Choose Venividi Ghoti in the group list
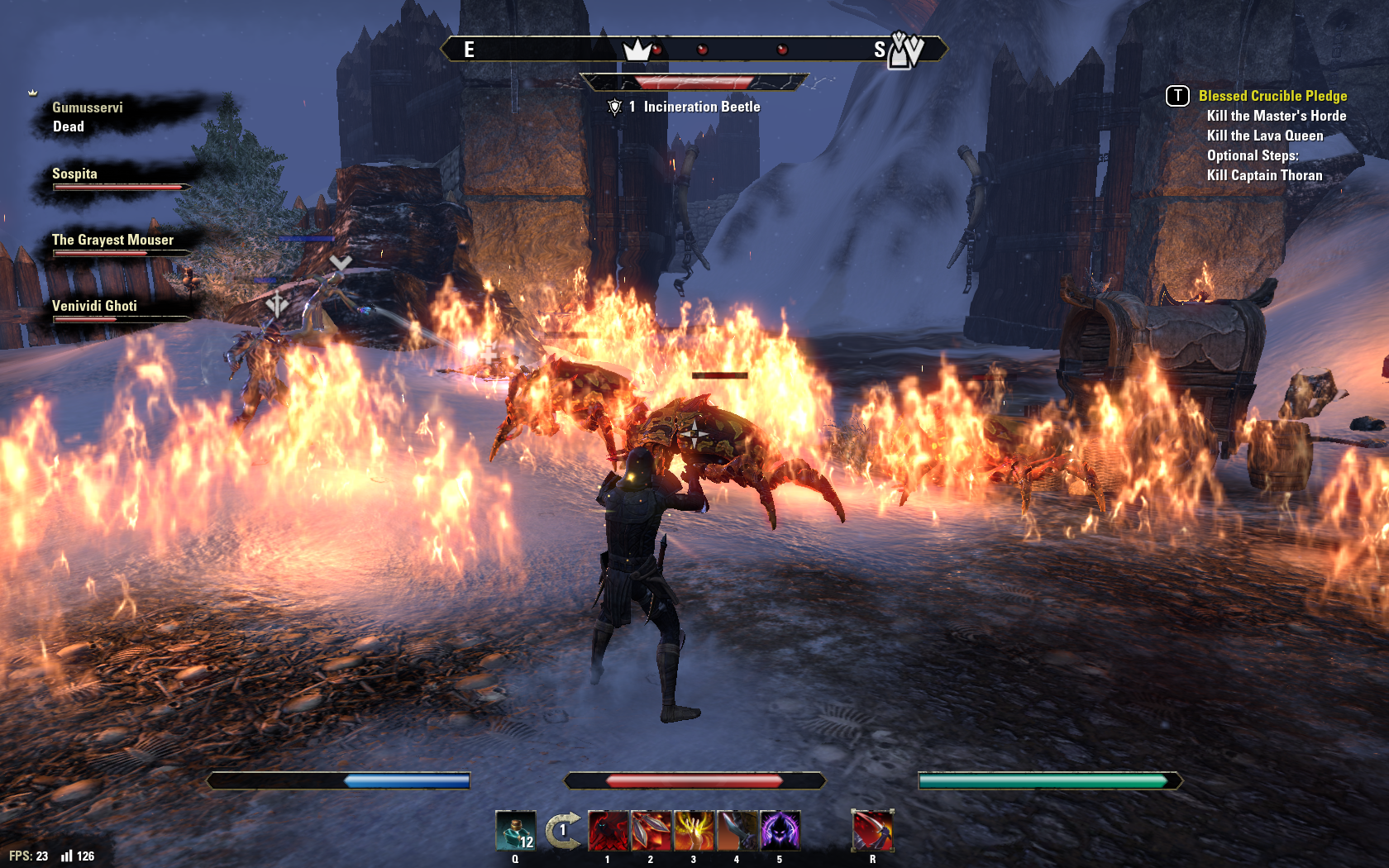Screen dimensions: 1389x868 [x=116, y=311]
